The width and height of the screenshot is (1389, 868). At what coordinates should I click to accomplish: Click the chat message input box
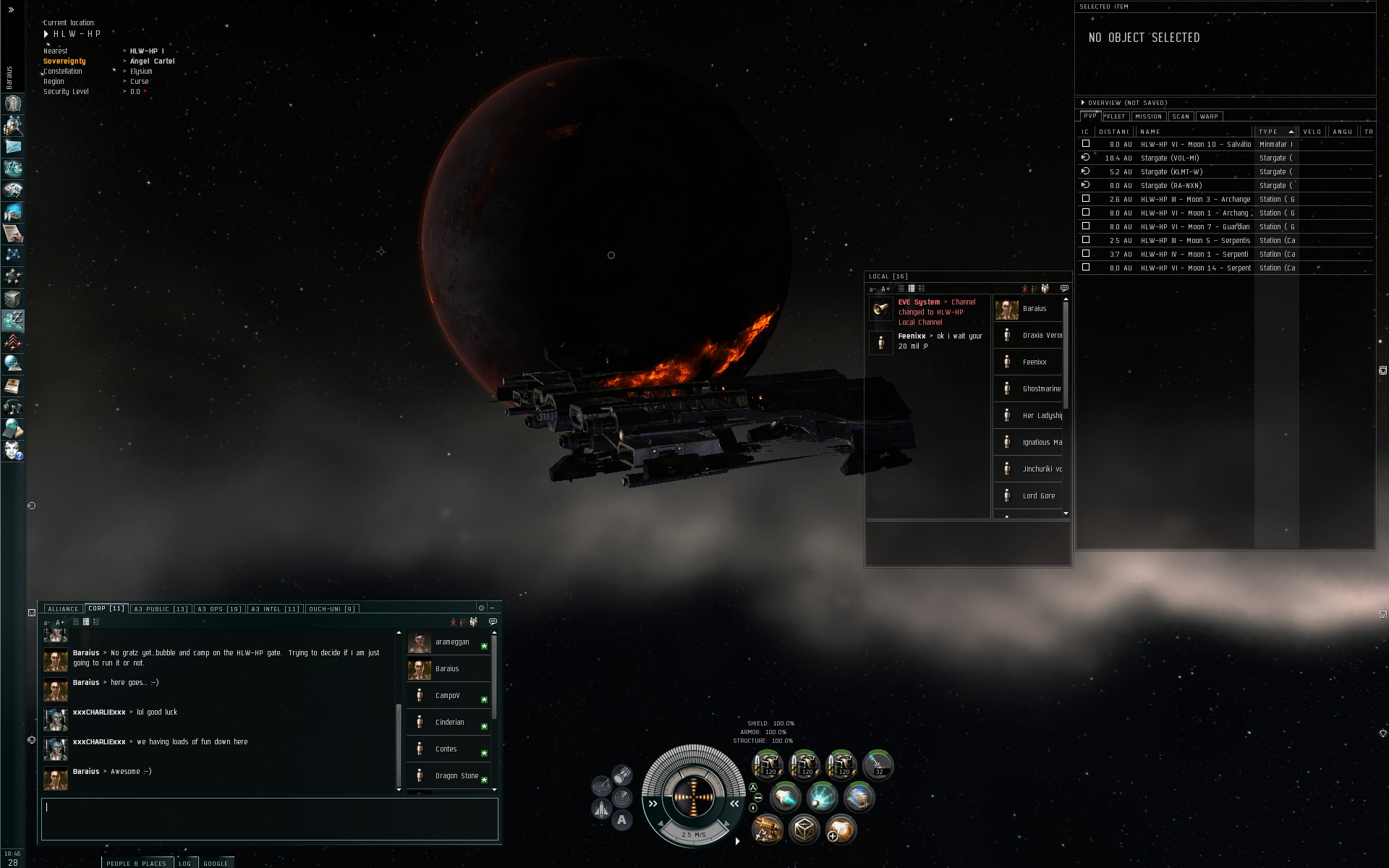tap(269, 819)
